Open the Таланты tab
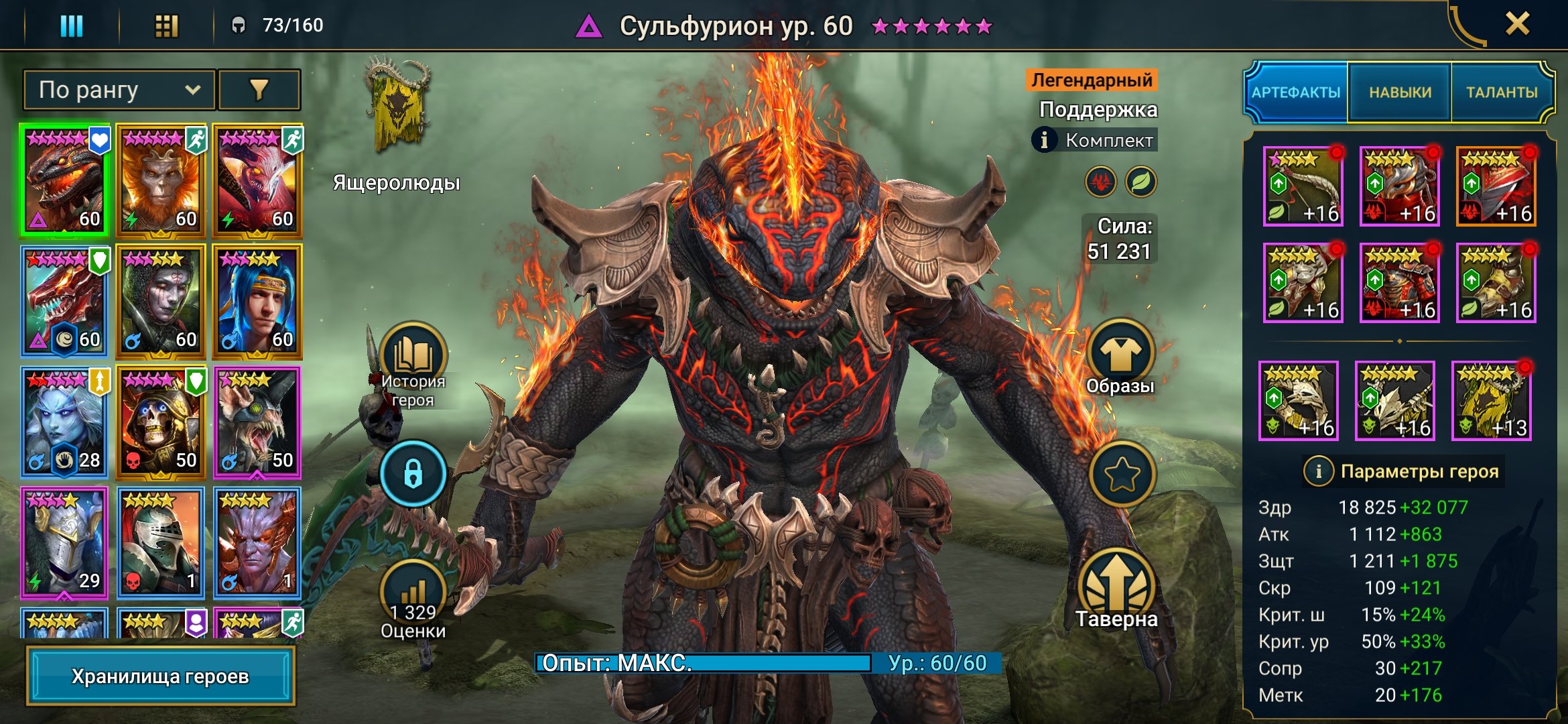The height and width of the screenshot is (724, 1568). (1502, 93)
